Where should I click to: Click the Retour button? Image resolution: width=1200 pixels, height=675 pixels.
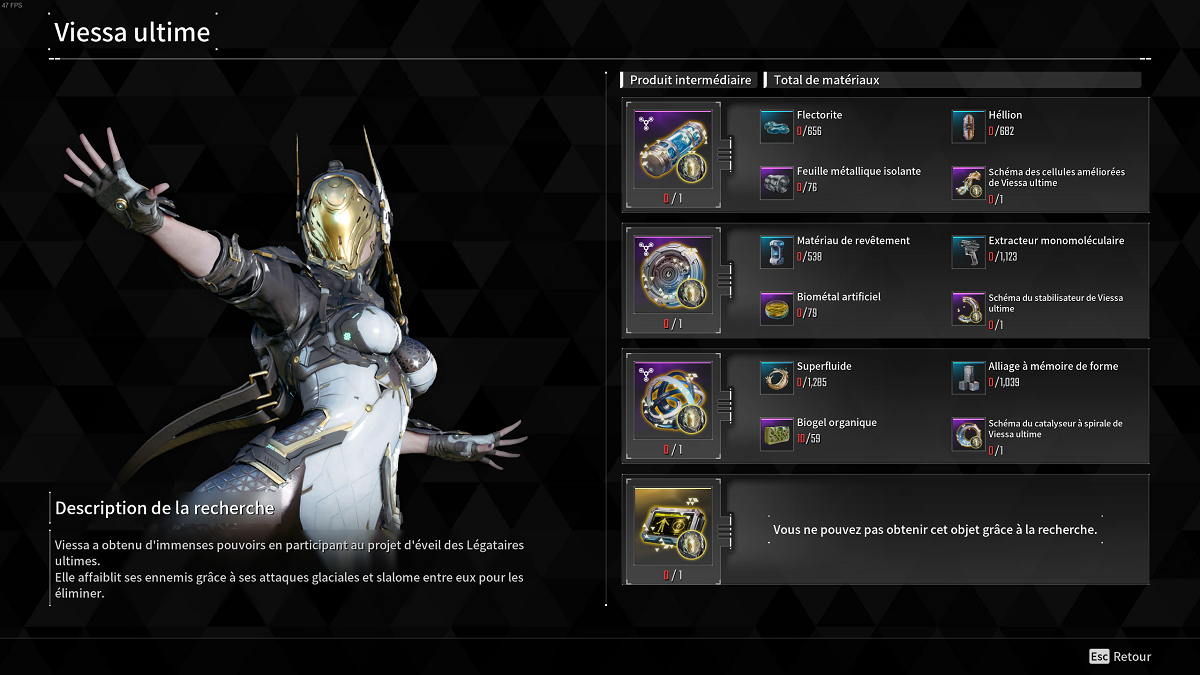click(x=1121, y=657)
